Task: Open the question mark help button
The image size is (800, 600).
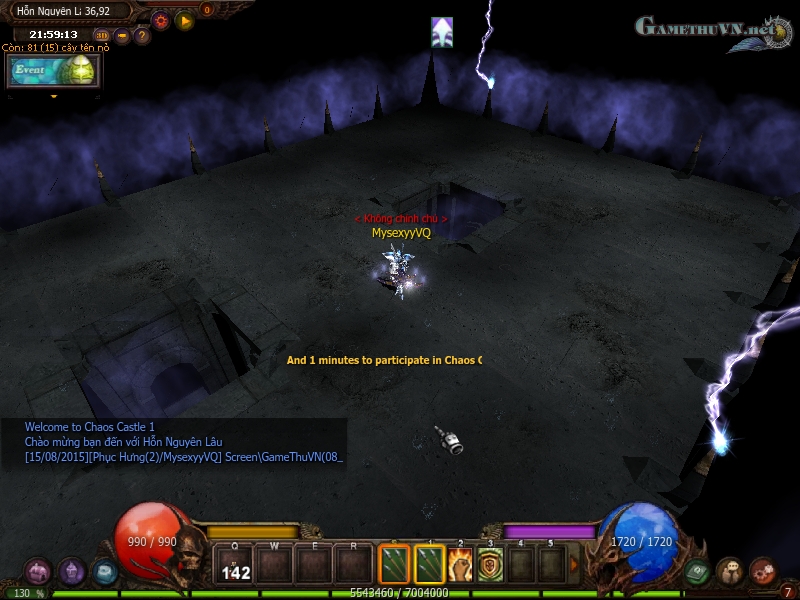Action: tap(142, 36)
